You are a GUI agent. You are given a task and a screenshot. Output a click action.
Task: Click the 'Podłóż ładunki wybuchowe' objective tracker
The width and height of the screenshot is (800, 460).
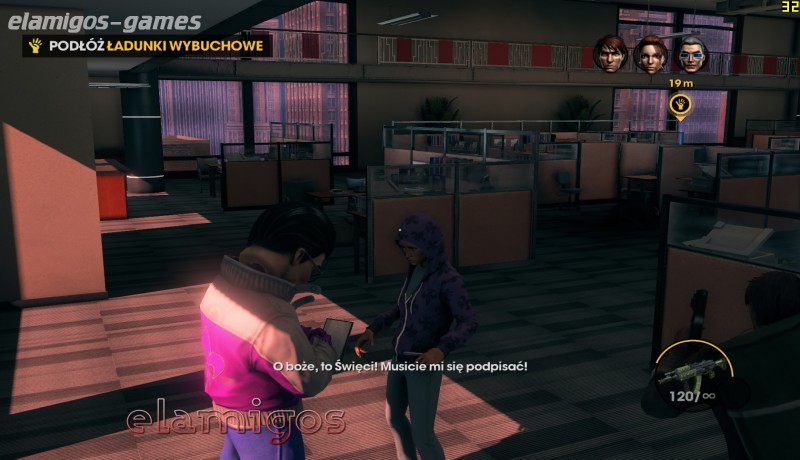(x=149, y=45)
